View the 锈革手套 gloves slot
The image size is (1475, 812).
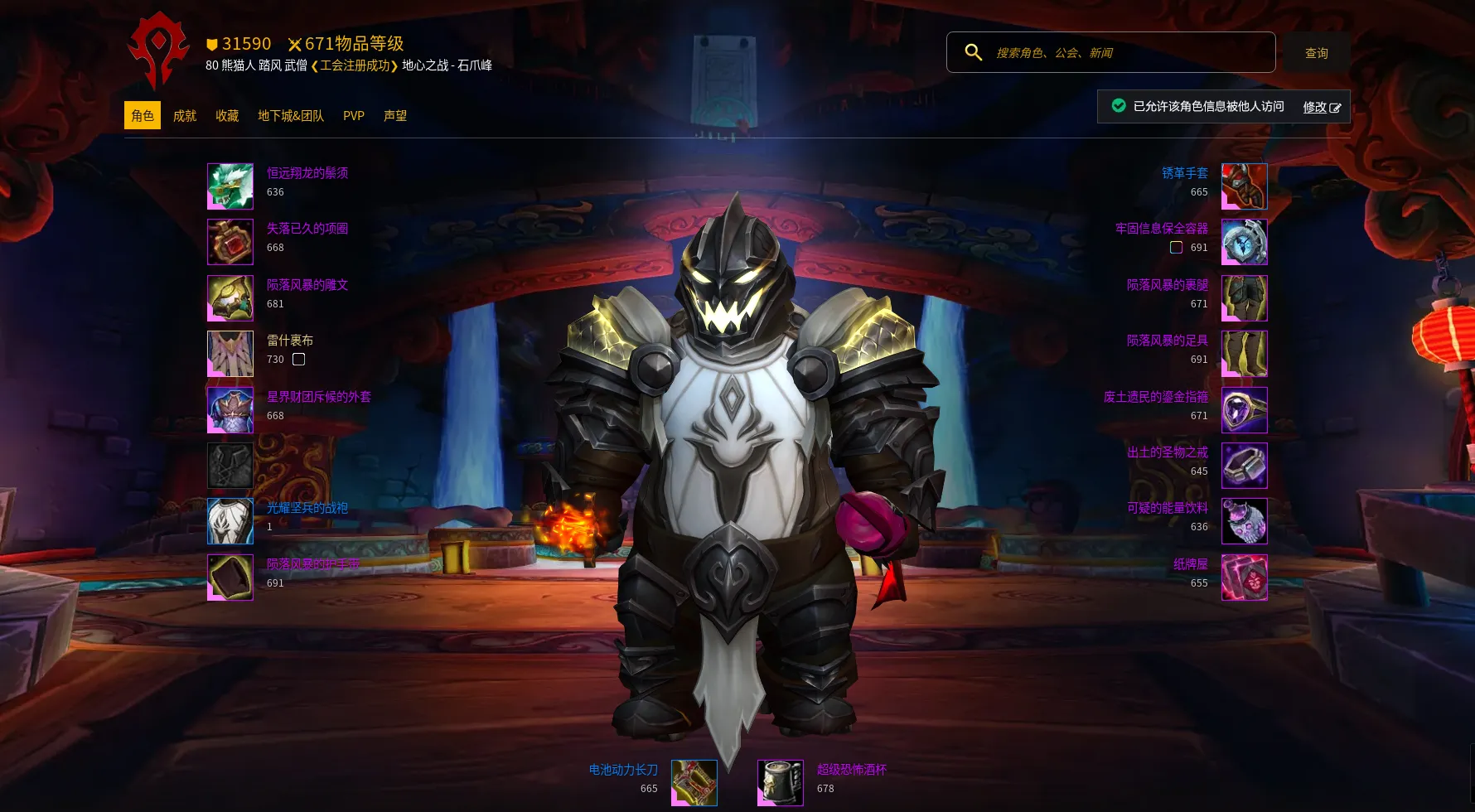[x=1244, y=186]
